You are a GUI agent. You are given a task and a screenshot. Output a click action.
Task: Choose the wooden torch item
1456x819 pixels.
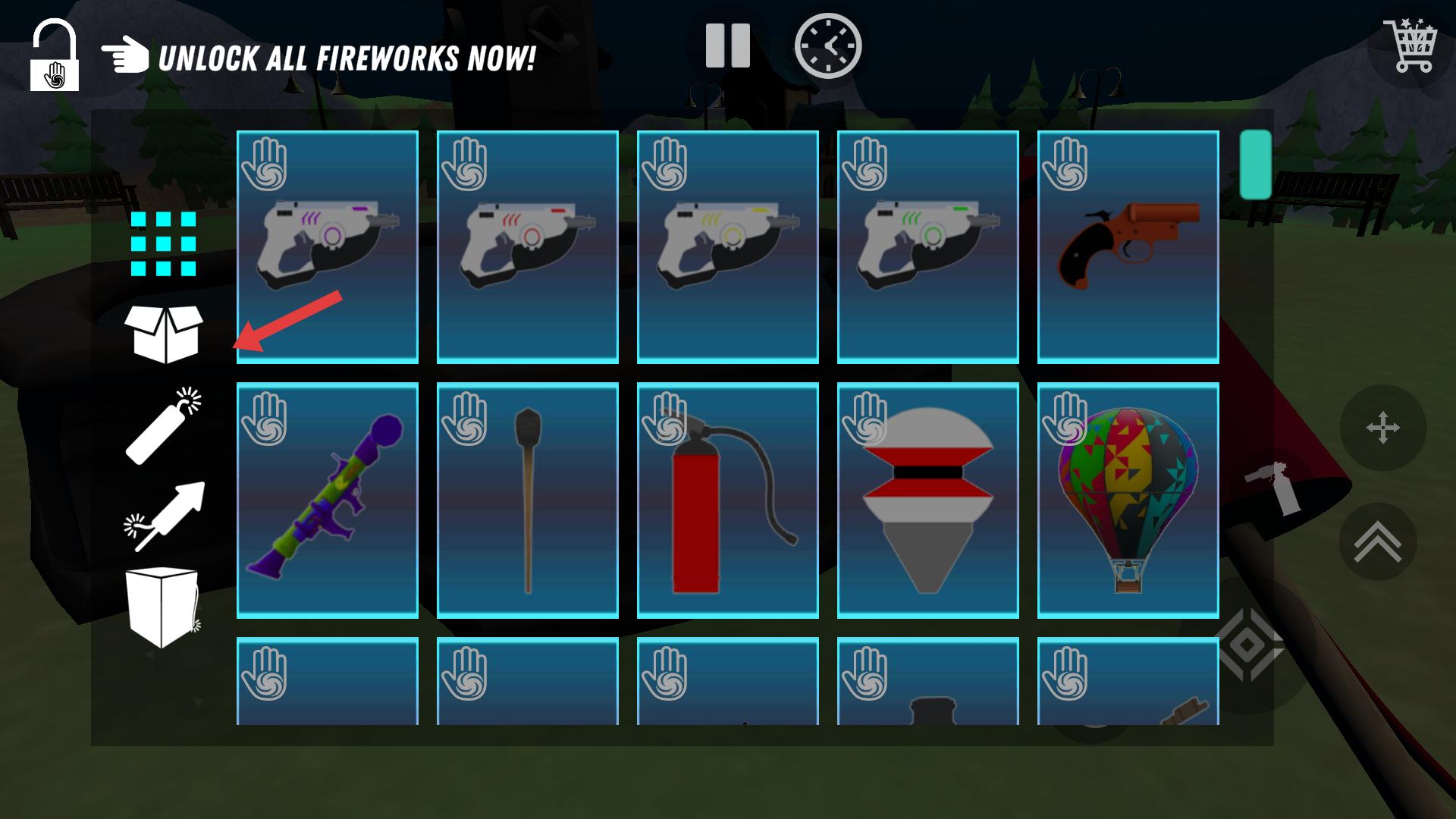[x=528, y=500]
